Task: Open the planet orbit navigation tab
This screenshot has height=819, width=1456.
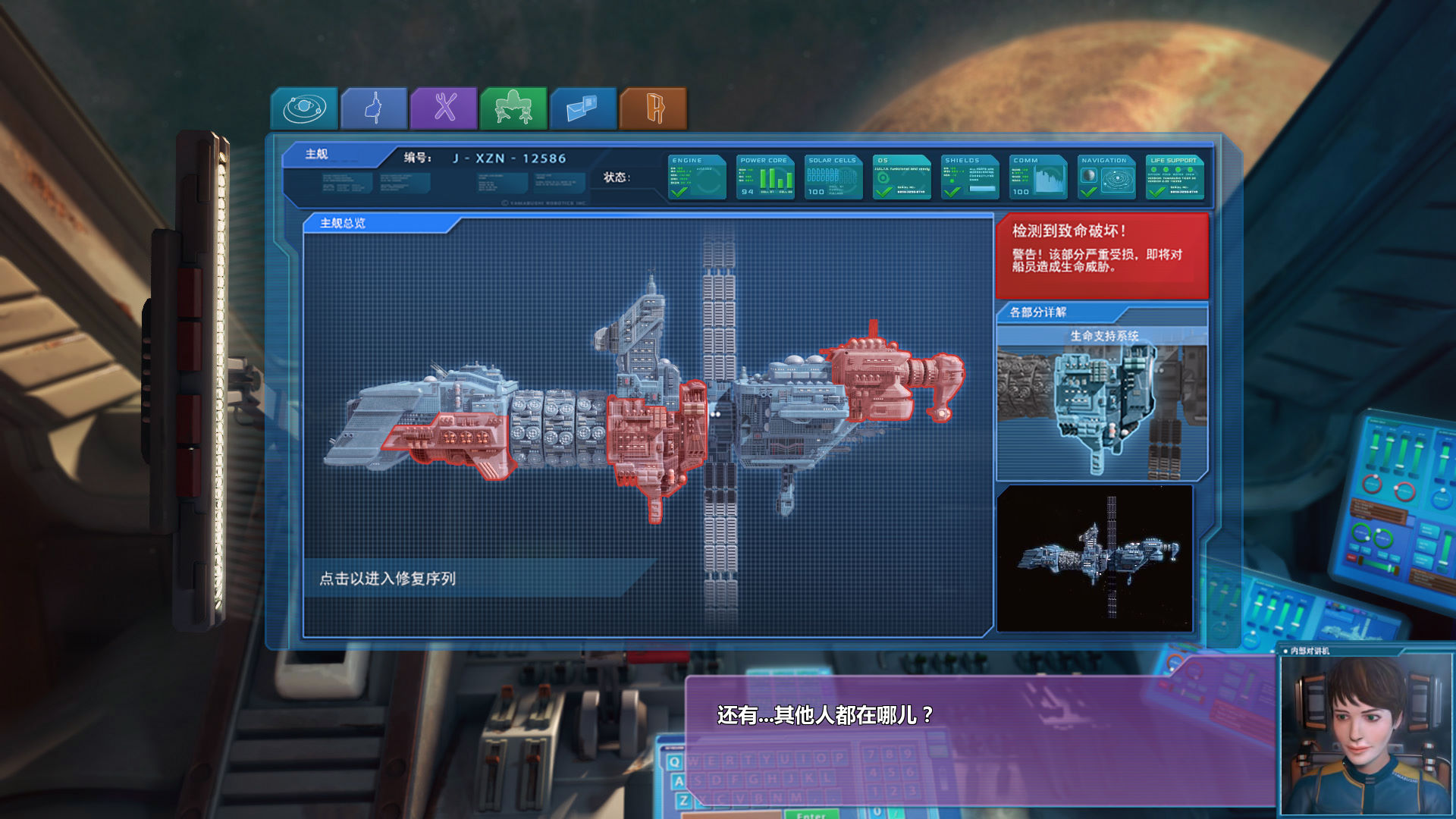Action: (304, 108)
